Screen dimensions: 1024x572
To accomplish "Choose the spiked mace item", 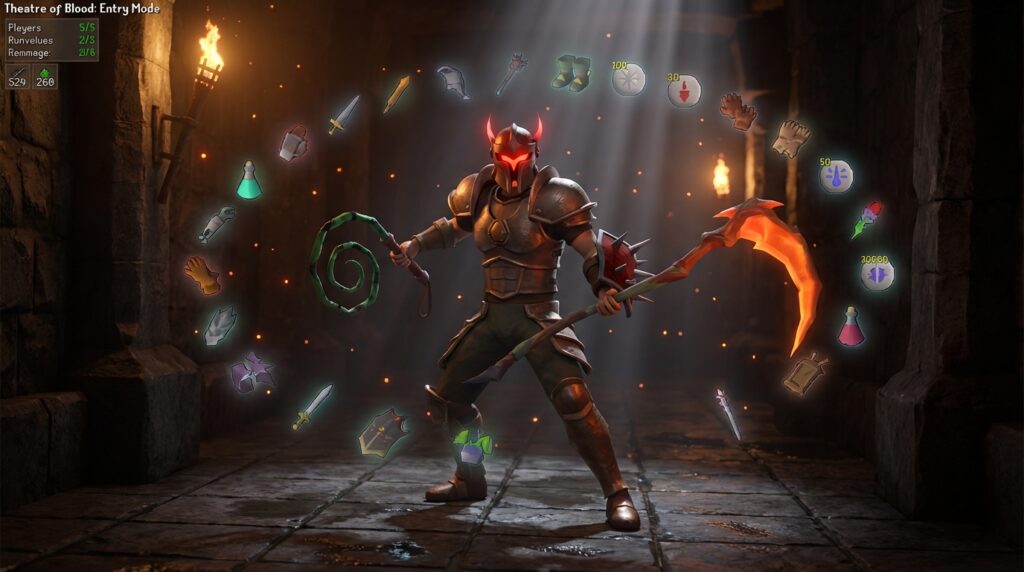I will [512, 72].
